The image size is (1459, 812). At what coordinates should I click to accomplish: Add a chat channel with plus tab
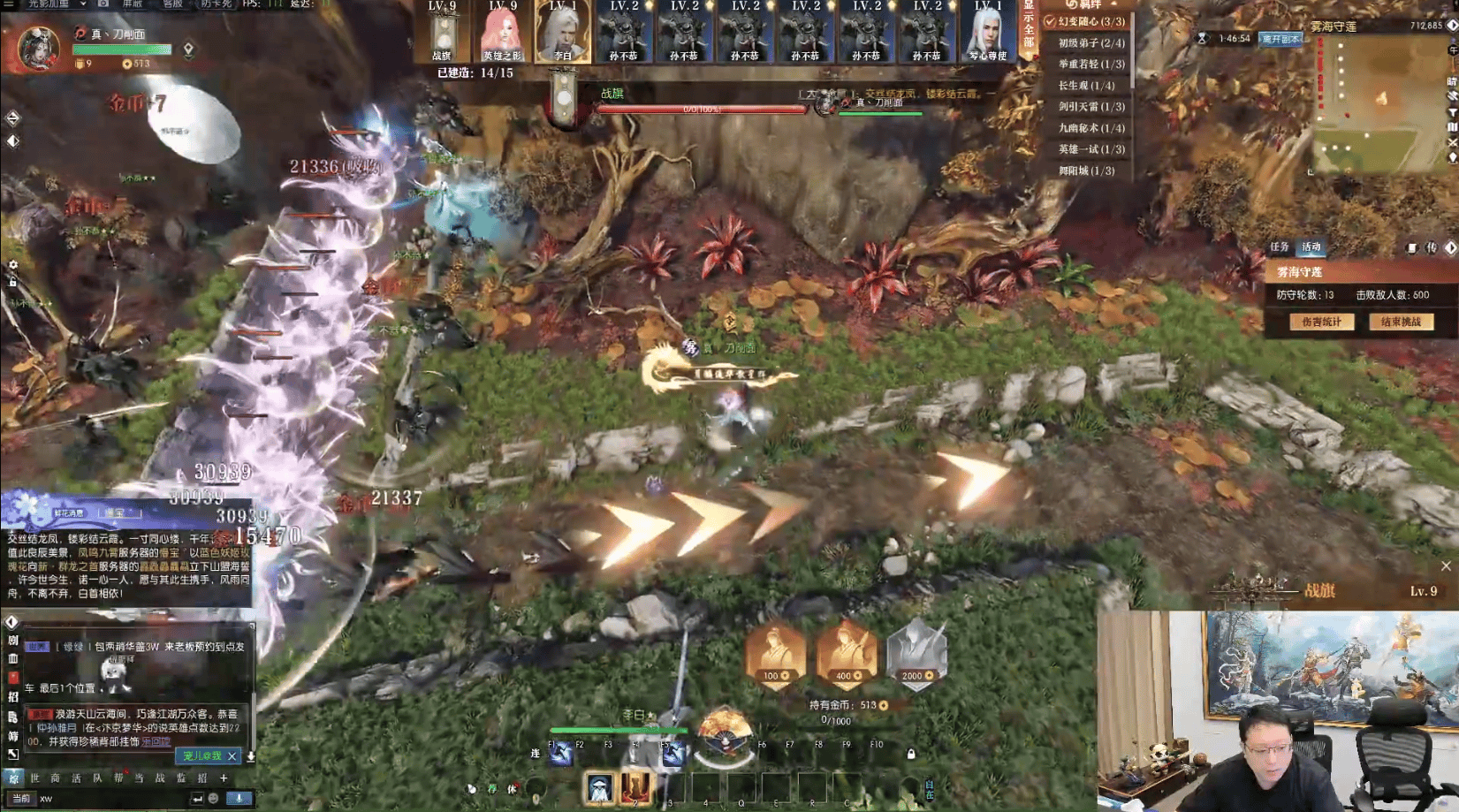(x=224, y=778)
